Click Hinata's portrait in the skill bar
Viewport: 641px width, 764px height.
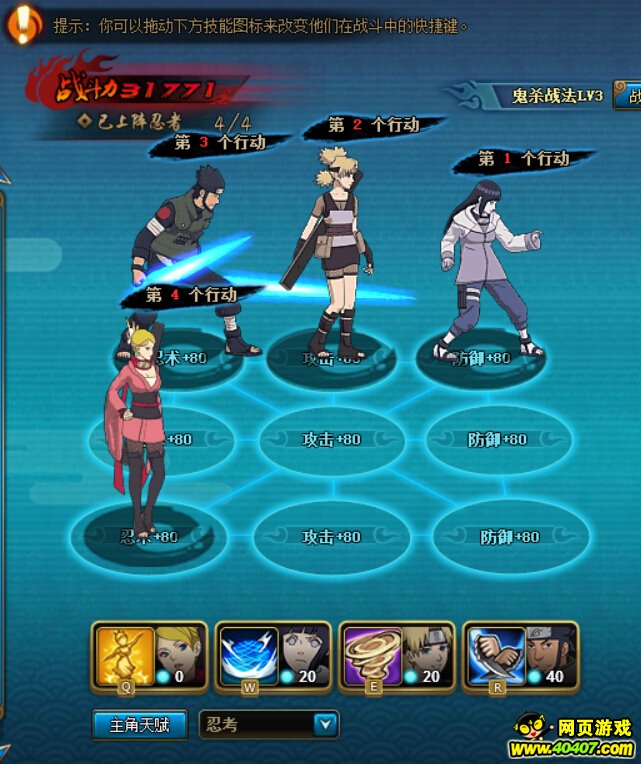pos(300,648)
